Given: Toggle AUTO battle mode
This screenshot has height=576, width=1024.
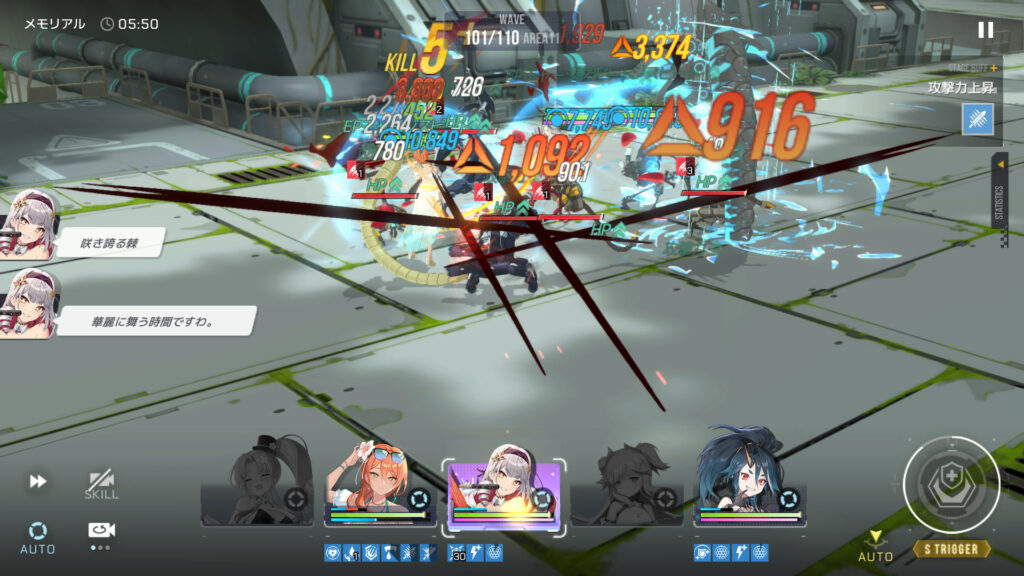Looking at the screenshot, I should pos(38,536).
